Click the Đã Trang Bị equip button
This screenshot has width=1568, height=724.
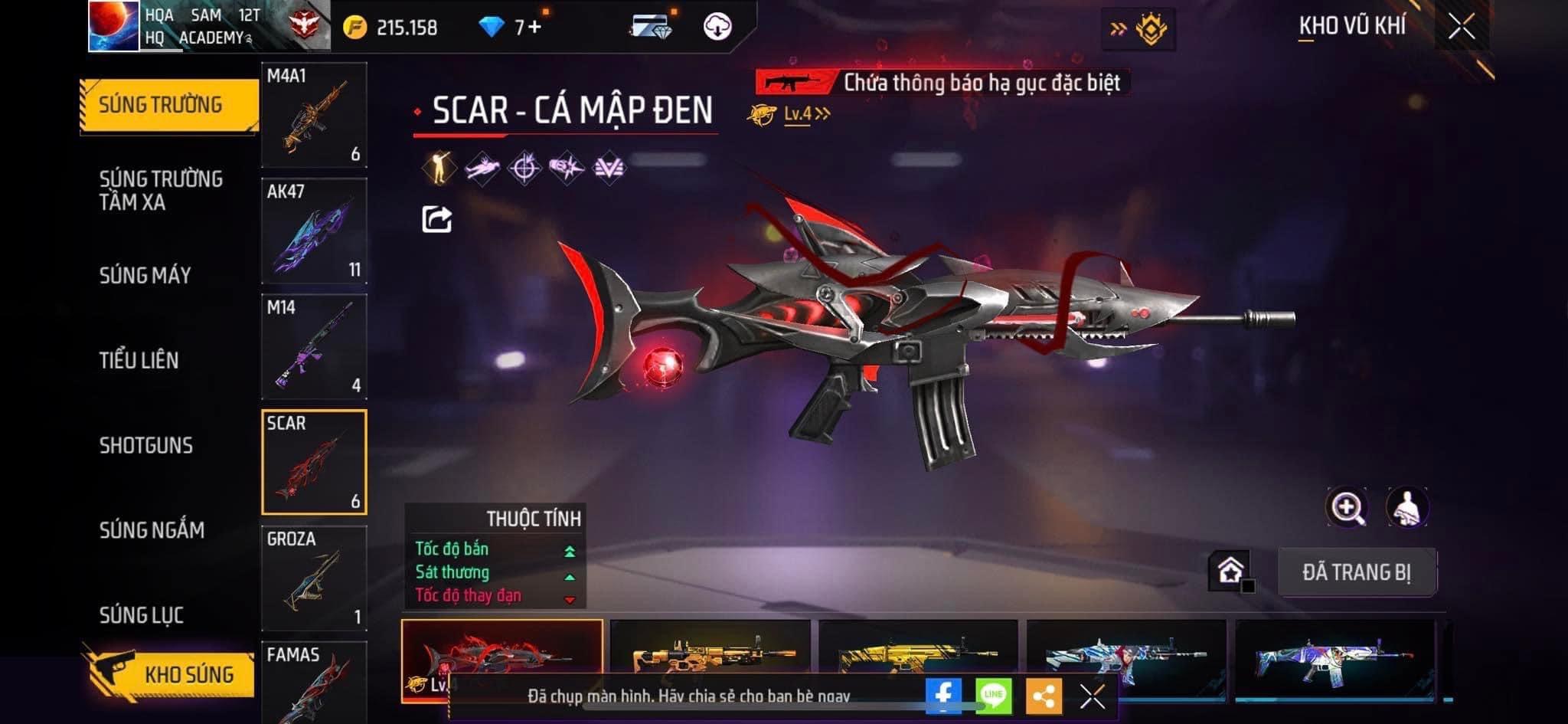click(x=1357, y=572)
